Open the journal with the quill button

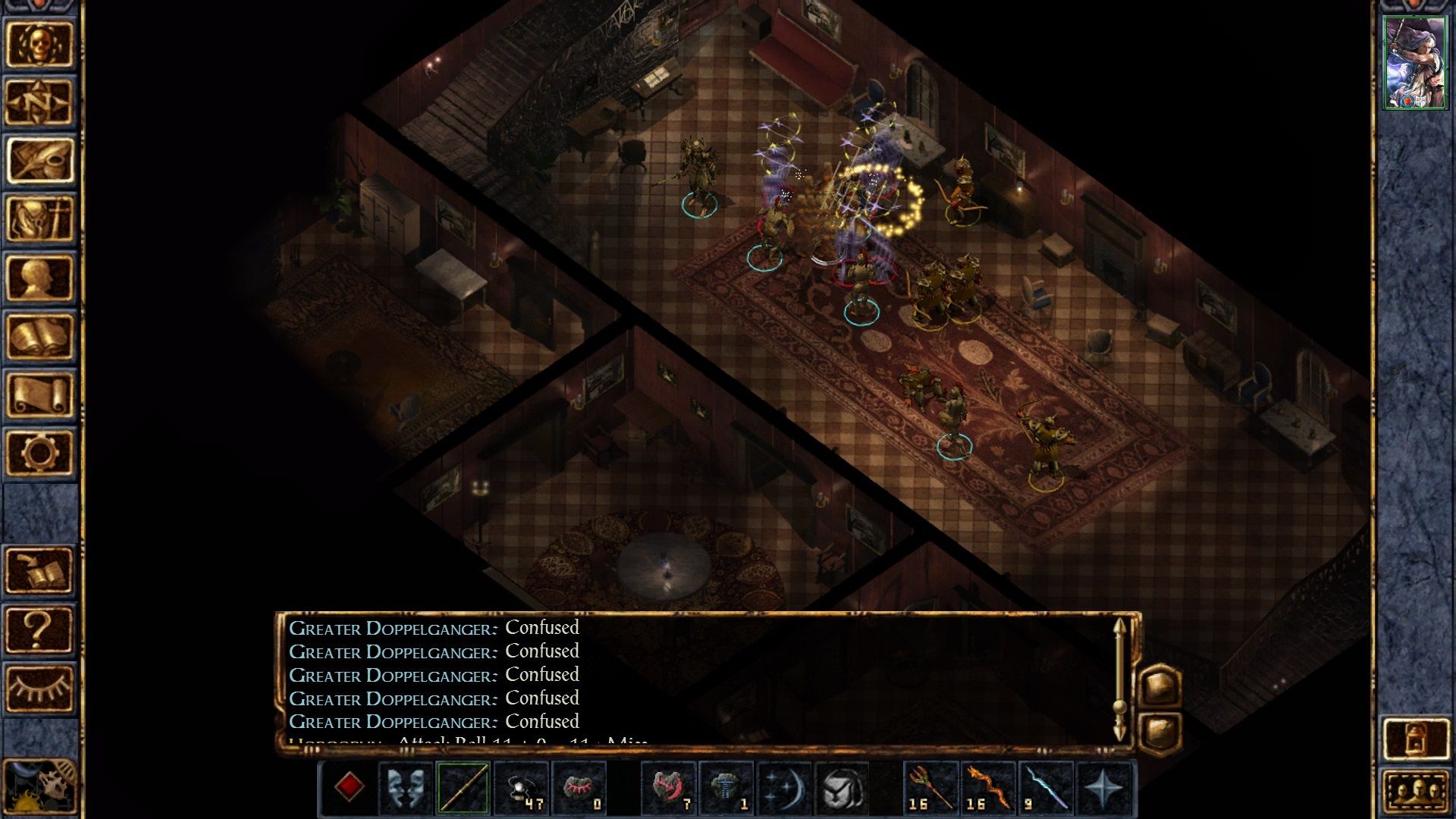point(39,161)
